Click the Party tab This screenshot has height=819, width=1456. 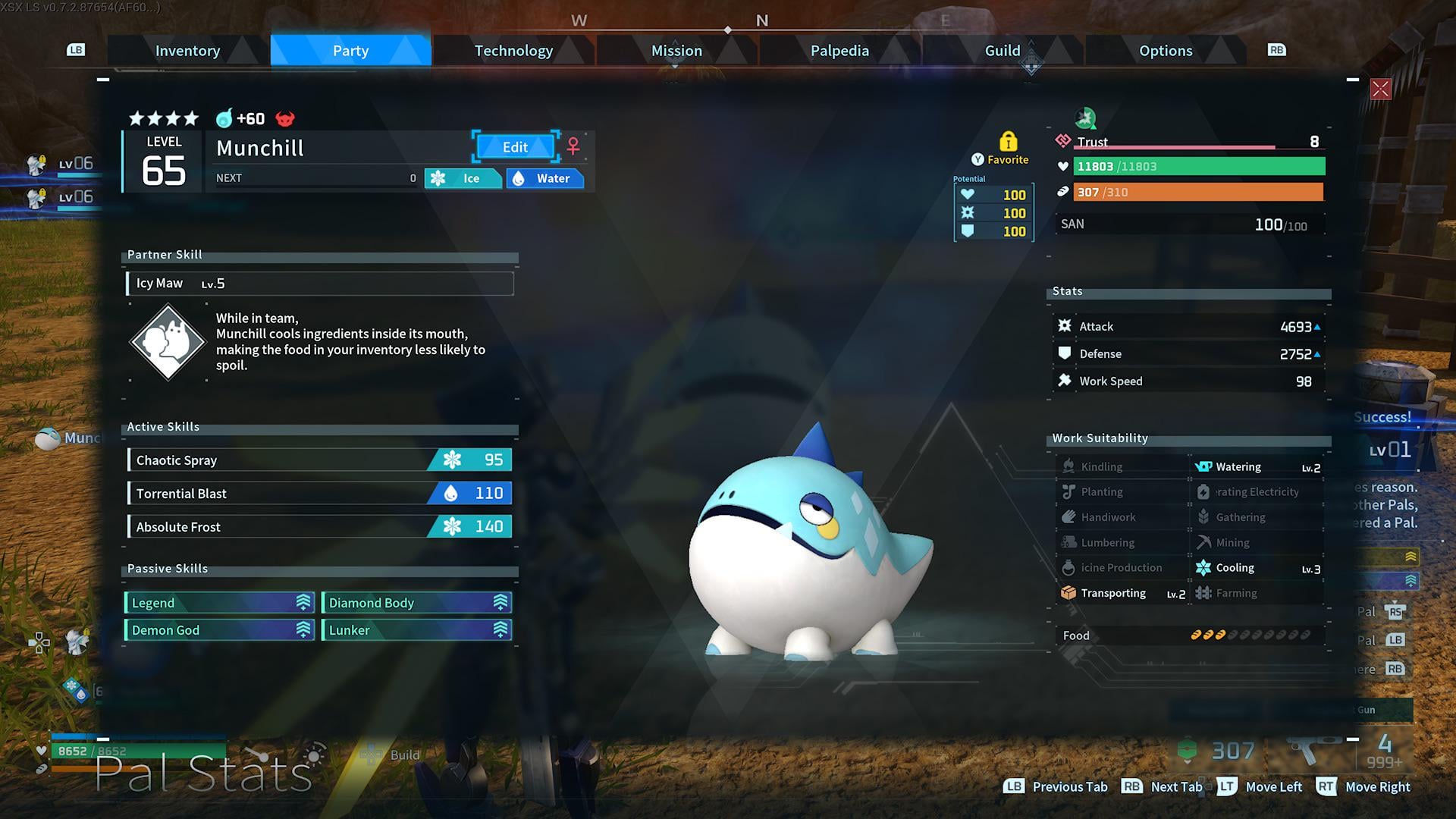point(350,51)
